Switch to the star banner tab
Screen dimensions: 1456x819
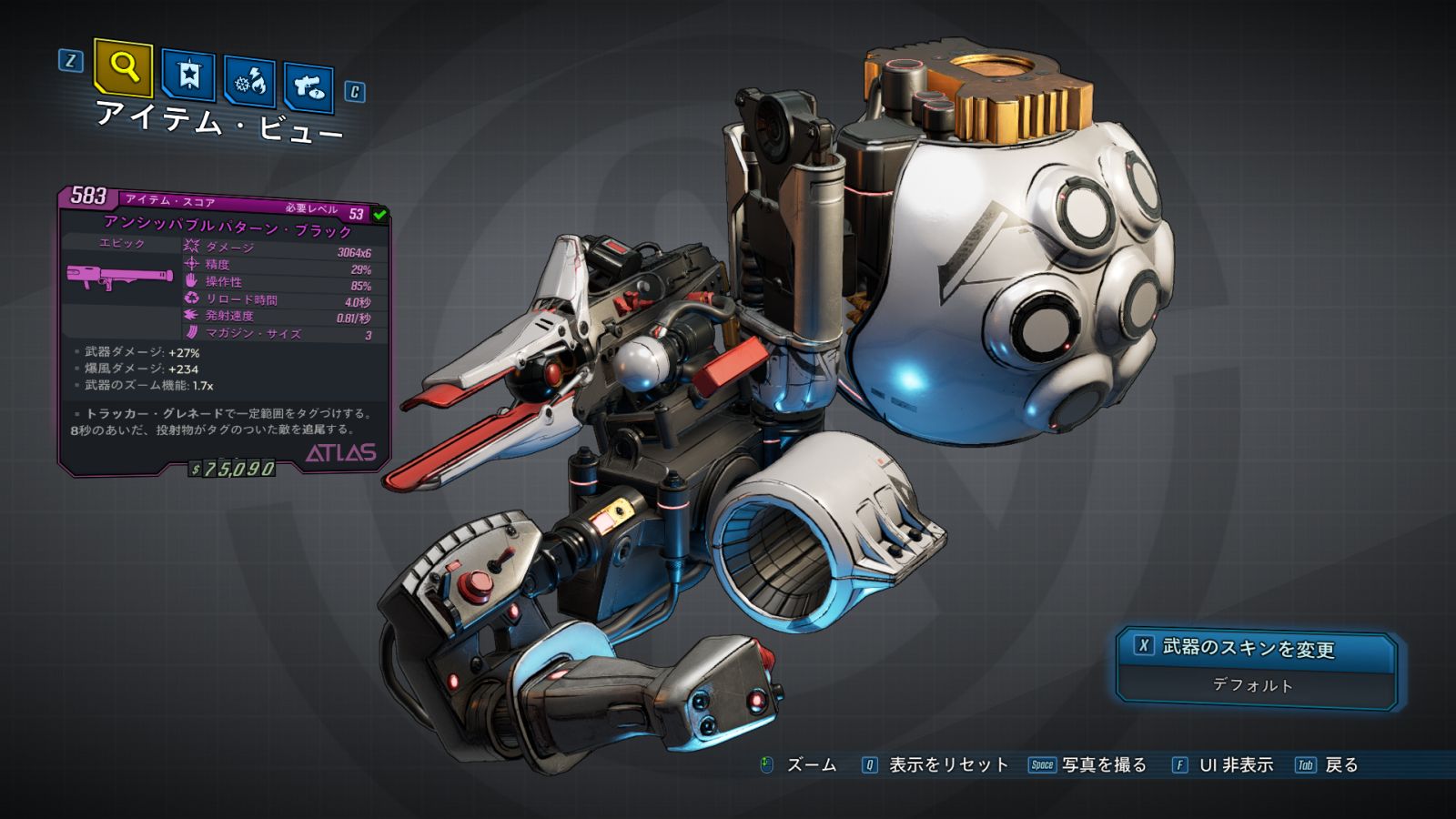[188, 75]
